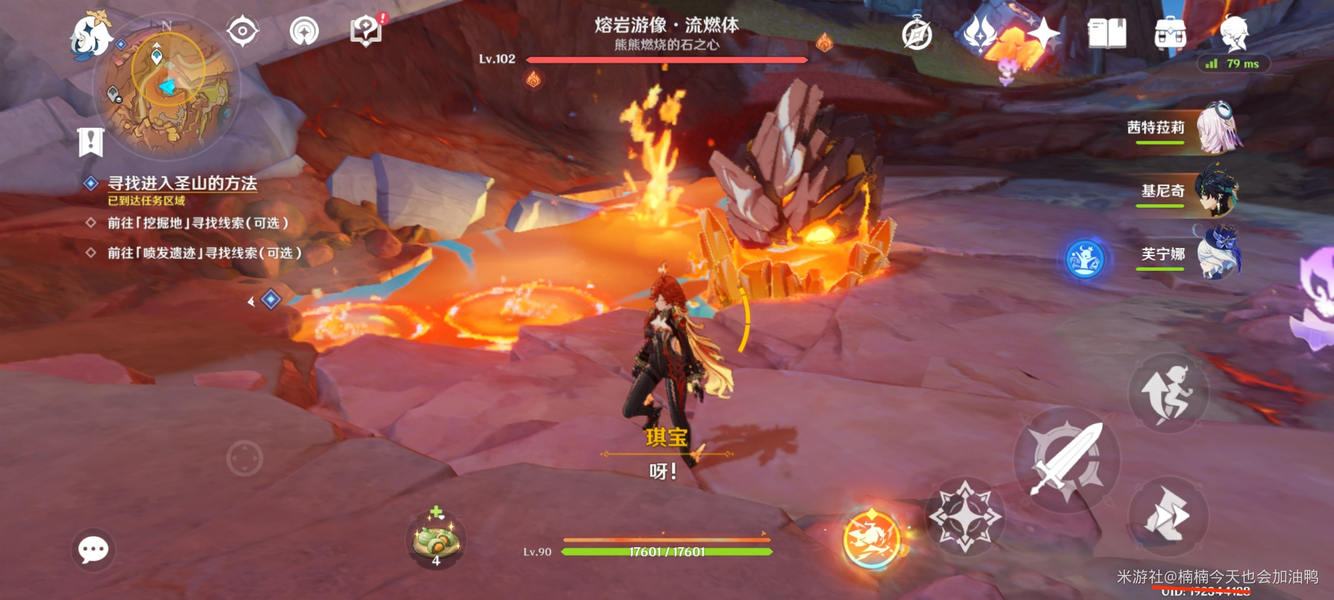Attack with the sword button
1334x600 pixels.
coord(1065,461)
